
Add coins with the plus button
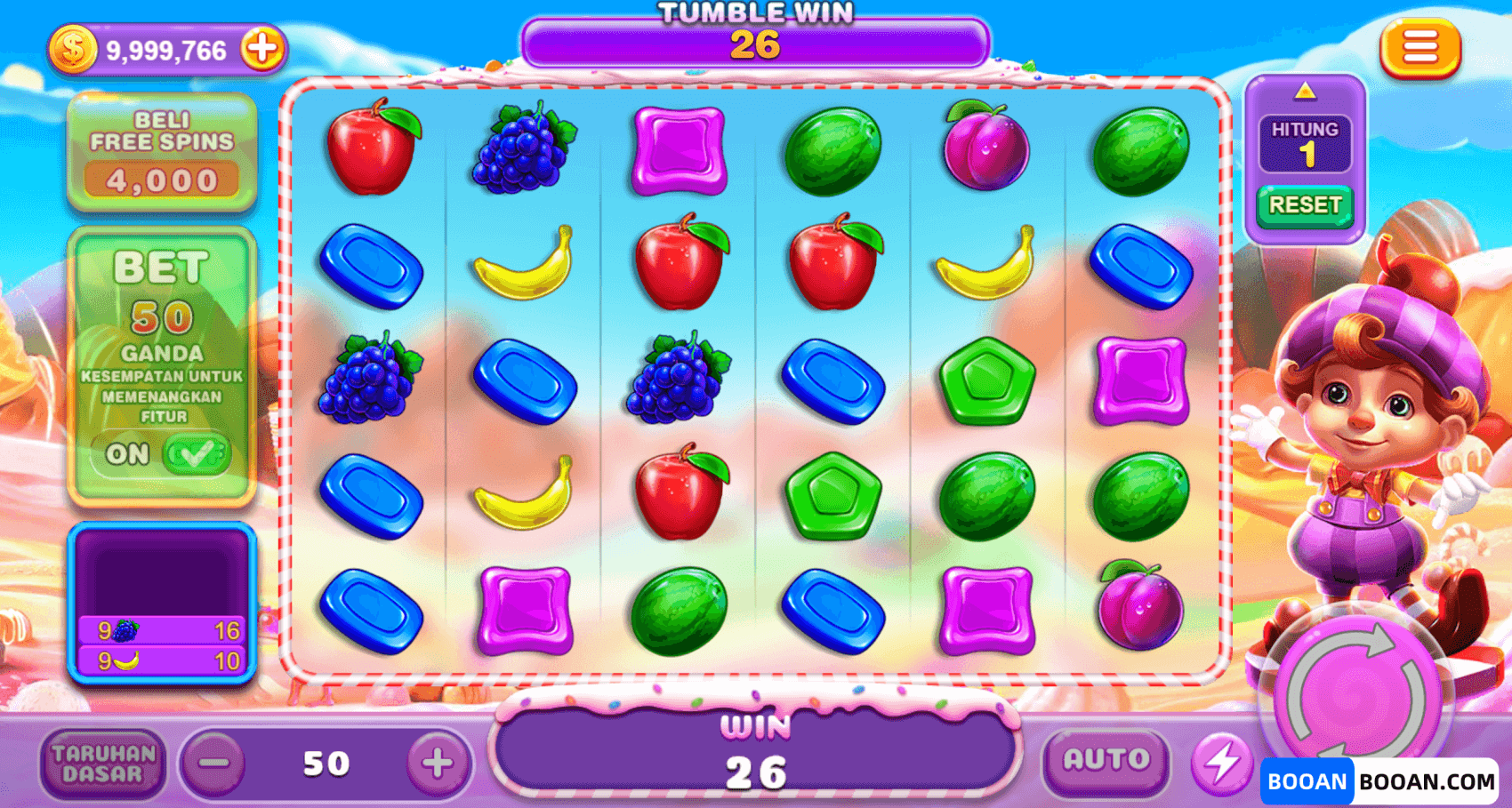[x=262, y=49]
